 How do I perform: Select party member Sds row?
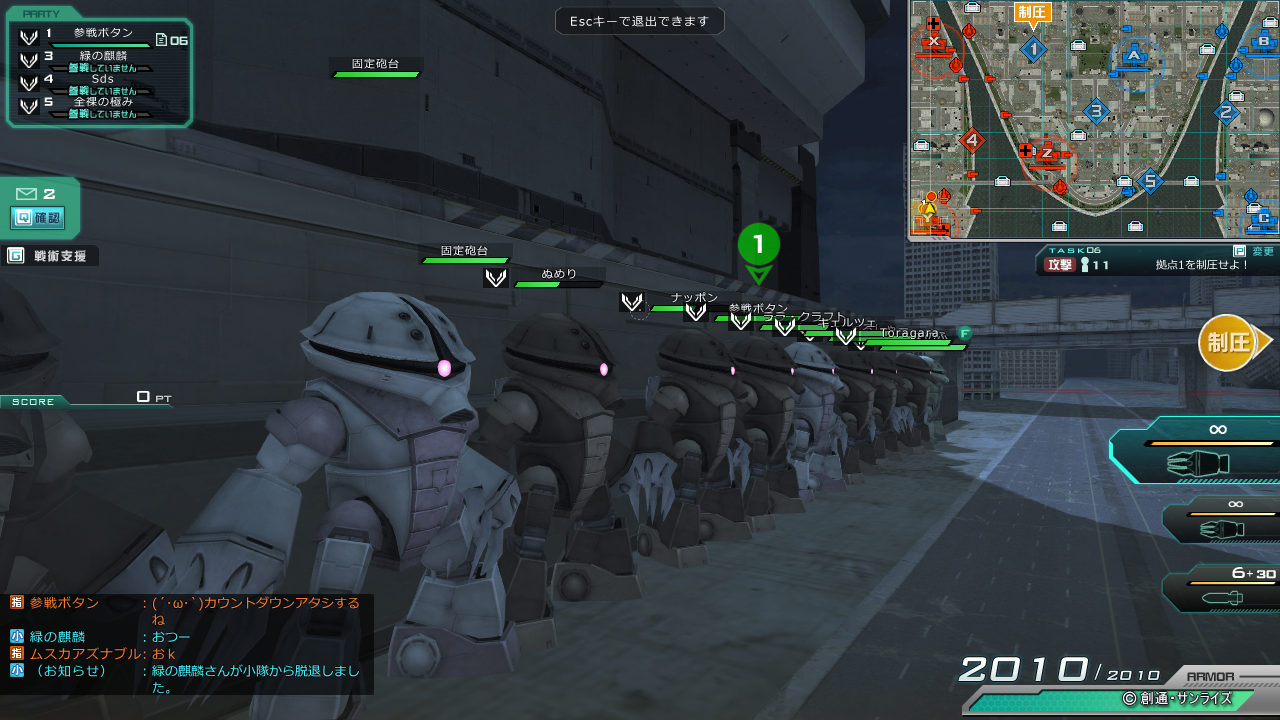[100, 80]
